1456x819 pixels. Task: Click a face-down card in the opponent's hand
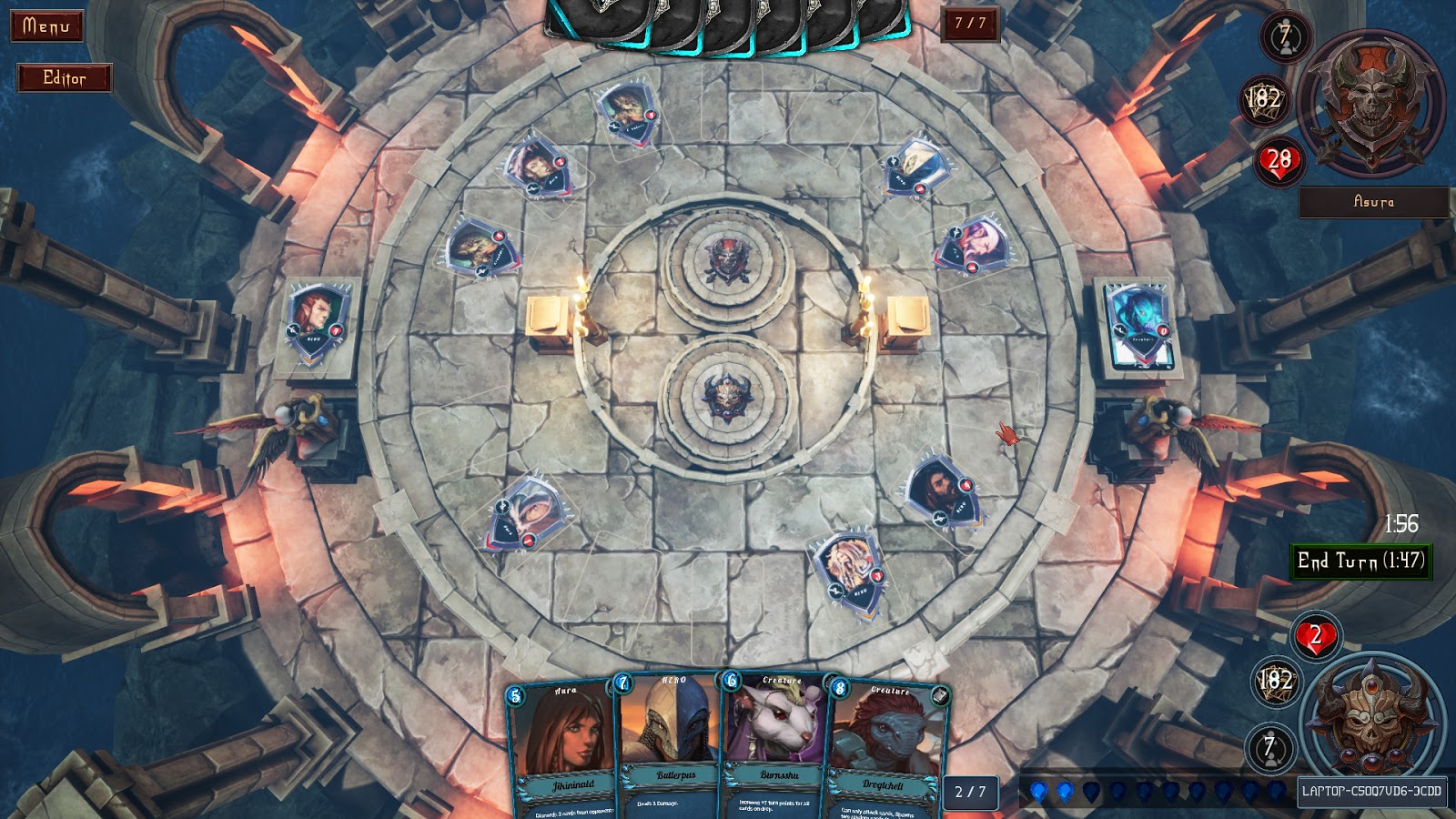(x=728, y=18)
